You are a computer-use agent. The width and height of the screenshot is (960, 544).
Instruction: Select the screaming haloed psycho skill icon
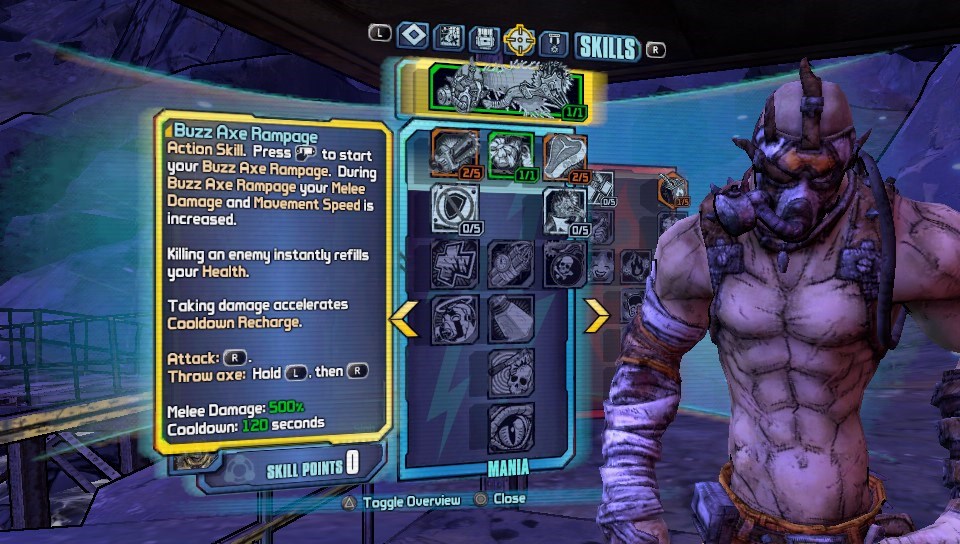[x=455, y=319]
